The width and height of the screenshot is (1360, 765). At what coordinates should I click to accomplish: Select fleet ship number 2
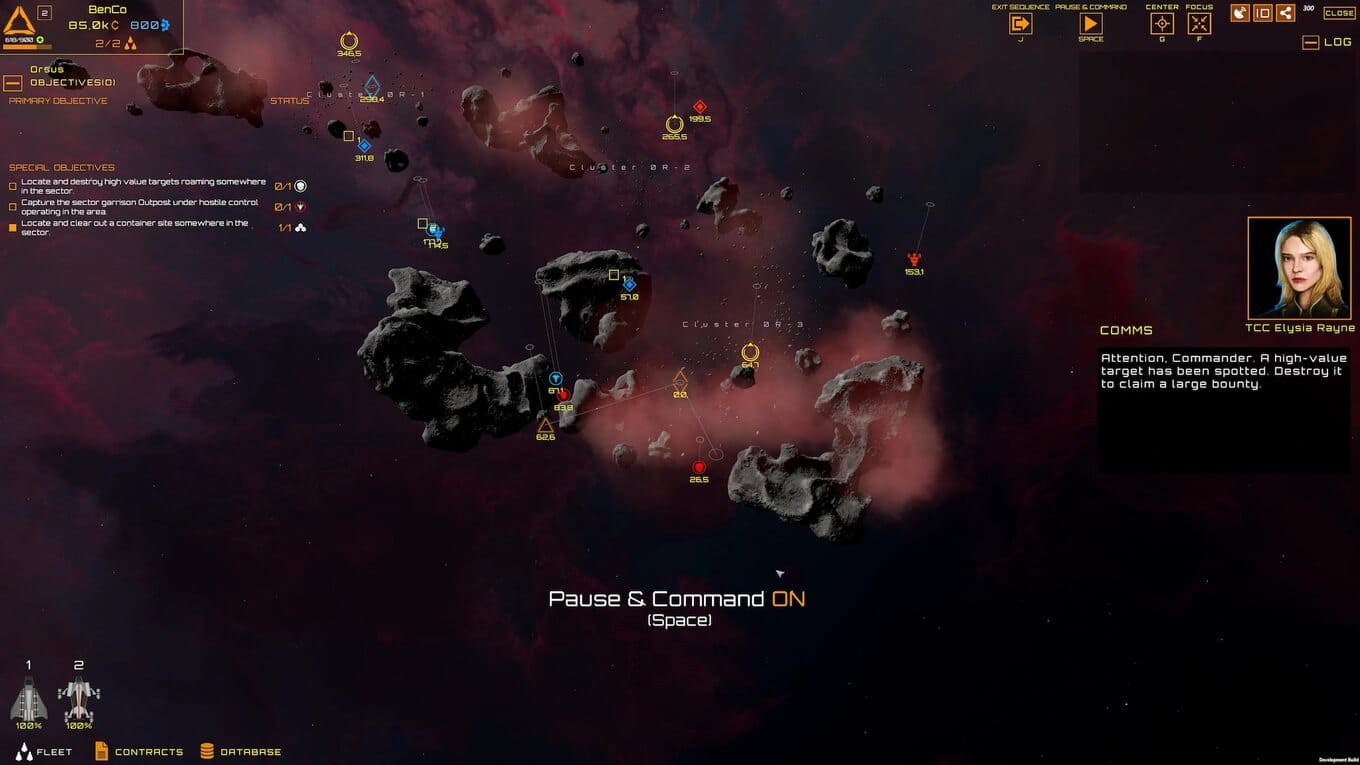(79, 698)
